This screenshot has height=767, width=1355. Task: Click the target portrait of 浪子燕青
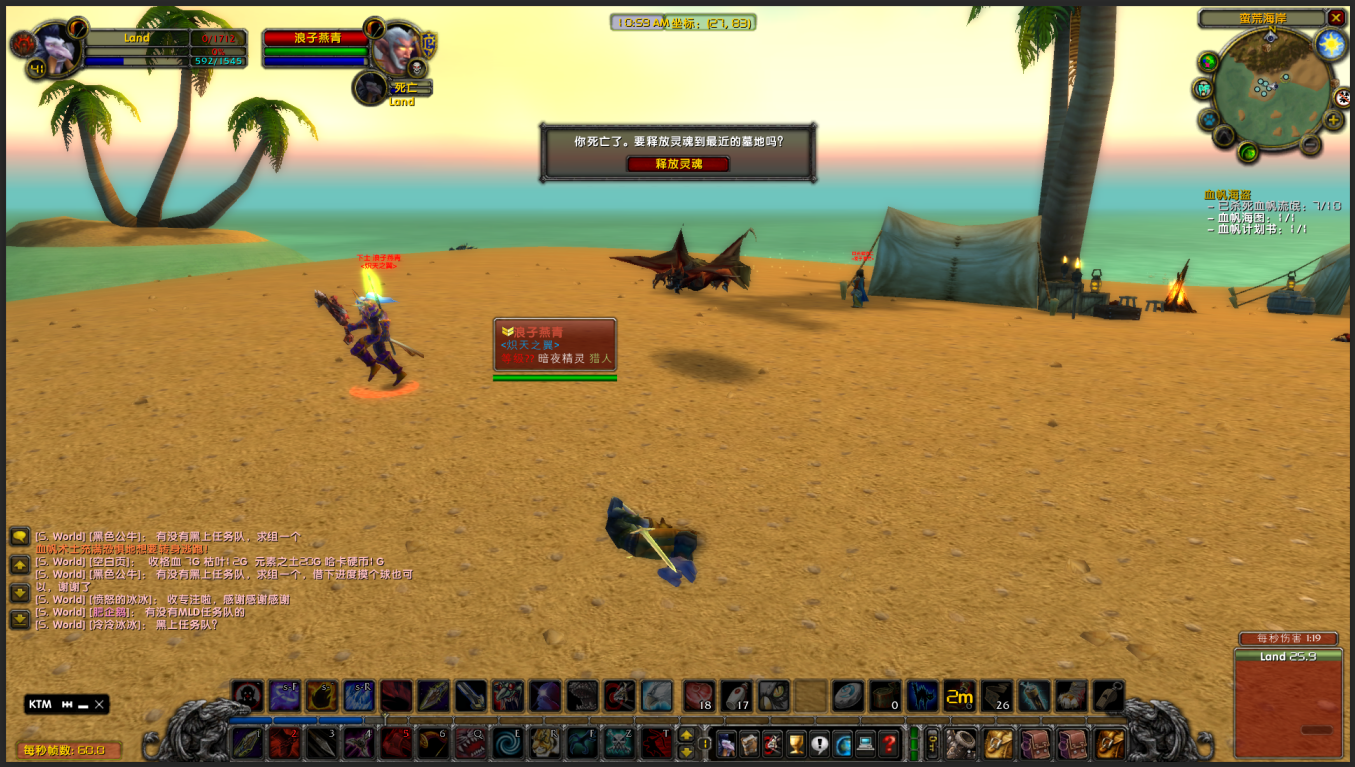pos(398,46)
